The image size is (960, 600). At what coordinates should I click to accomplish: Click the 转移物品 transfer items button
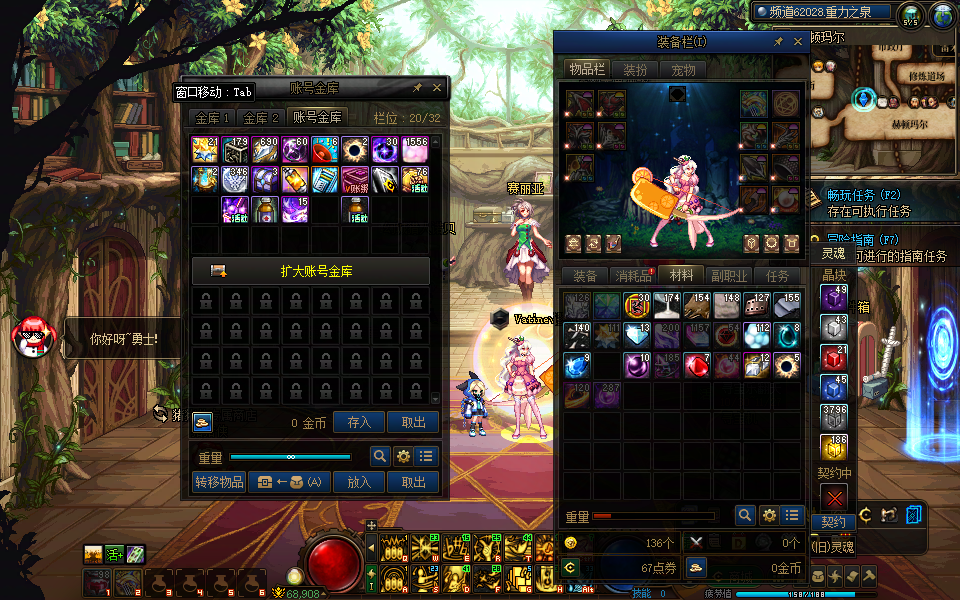coord(218,482)
